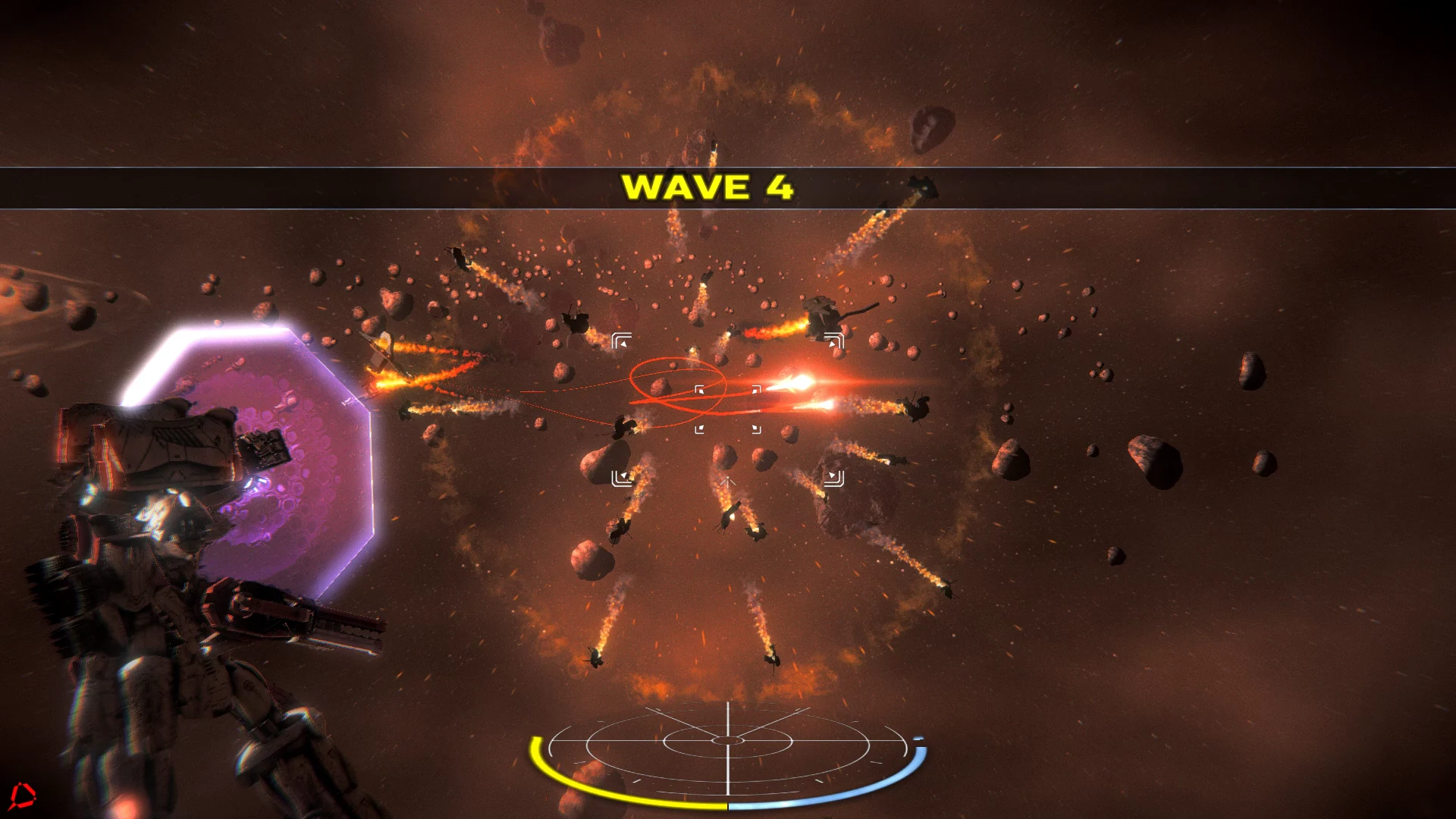Image resolution: width=1456 pixels, height=819 pixels.
Task: Select the central targeting reticle circle
Action: 728,409
